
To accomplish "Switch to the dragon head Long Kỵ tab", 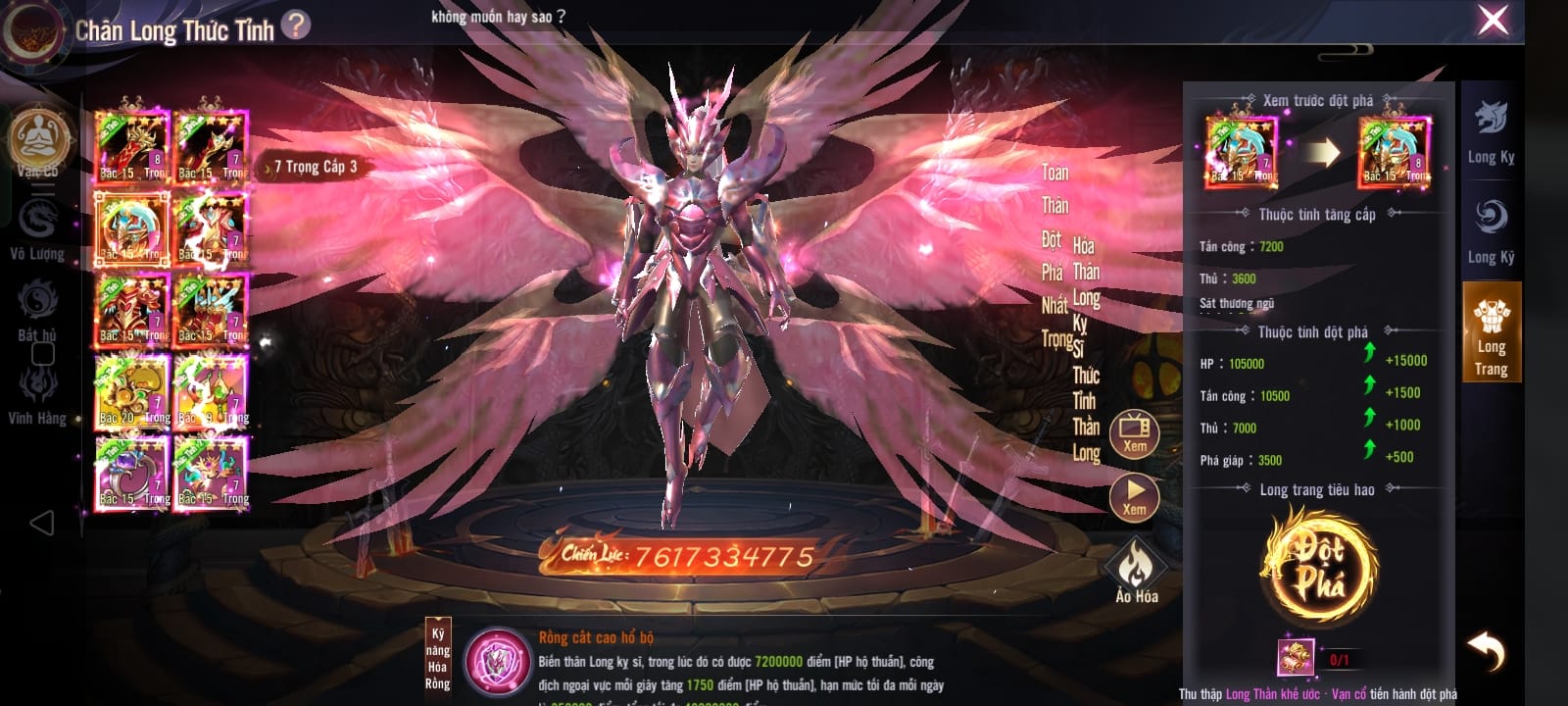I will click(1491, 131).
